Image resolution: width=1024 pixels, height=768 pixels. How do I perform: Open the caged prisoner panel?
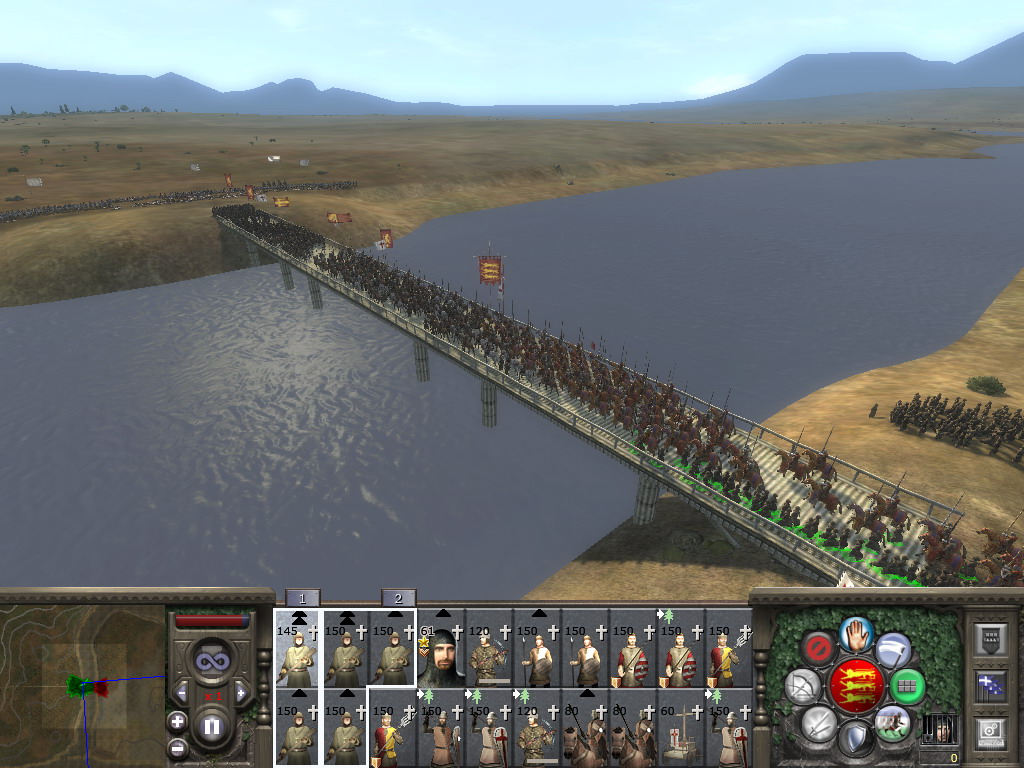pos(940,729)
